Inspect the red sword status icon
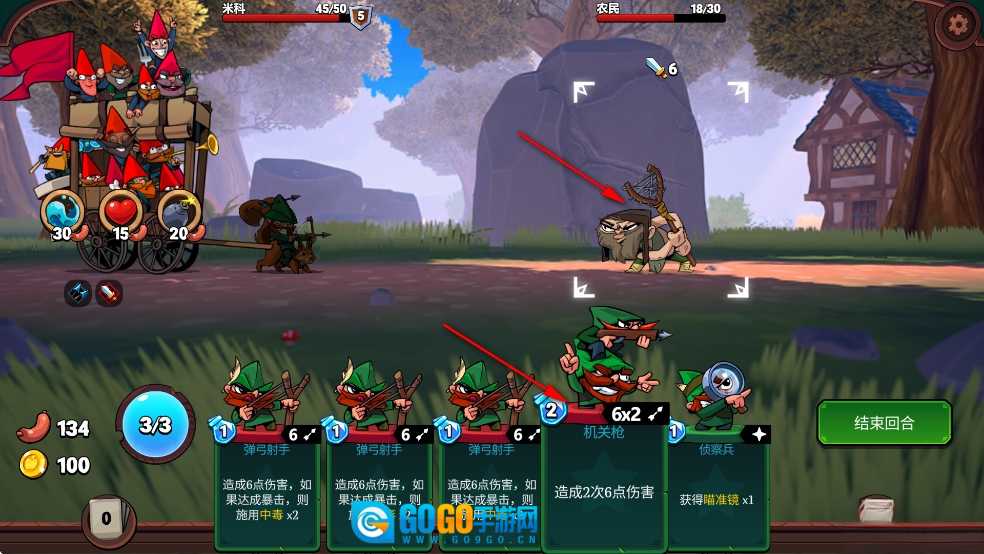Screen dimensions: 984x554 pos(108,293)
